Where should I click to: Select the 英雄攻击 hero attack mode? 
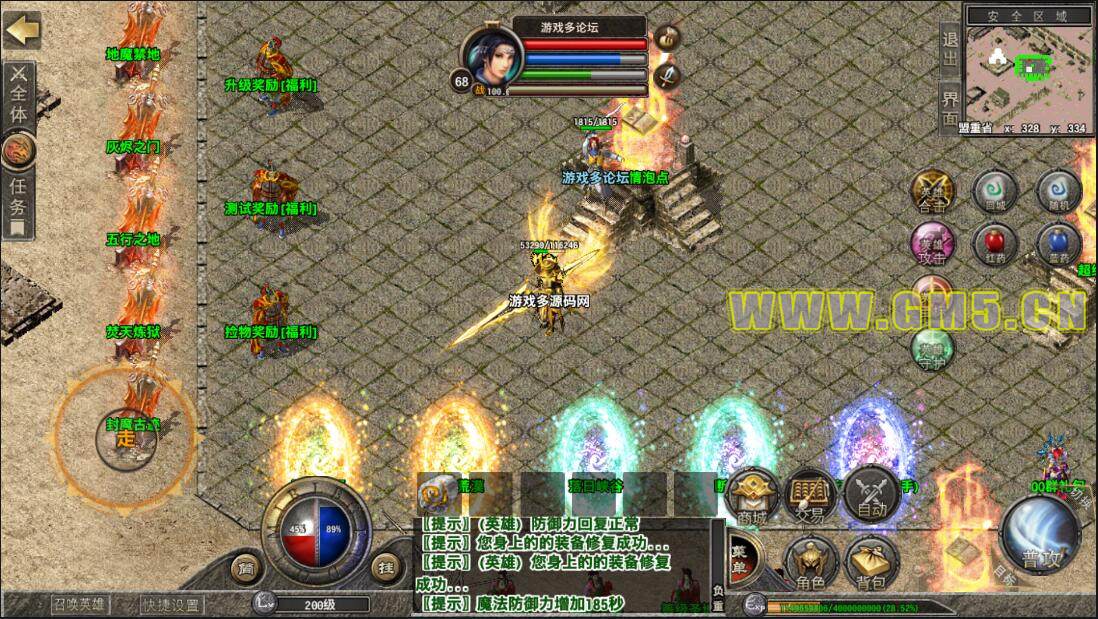coord(932,243)
